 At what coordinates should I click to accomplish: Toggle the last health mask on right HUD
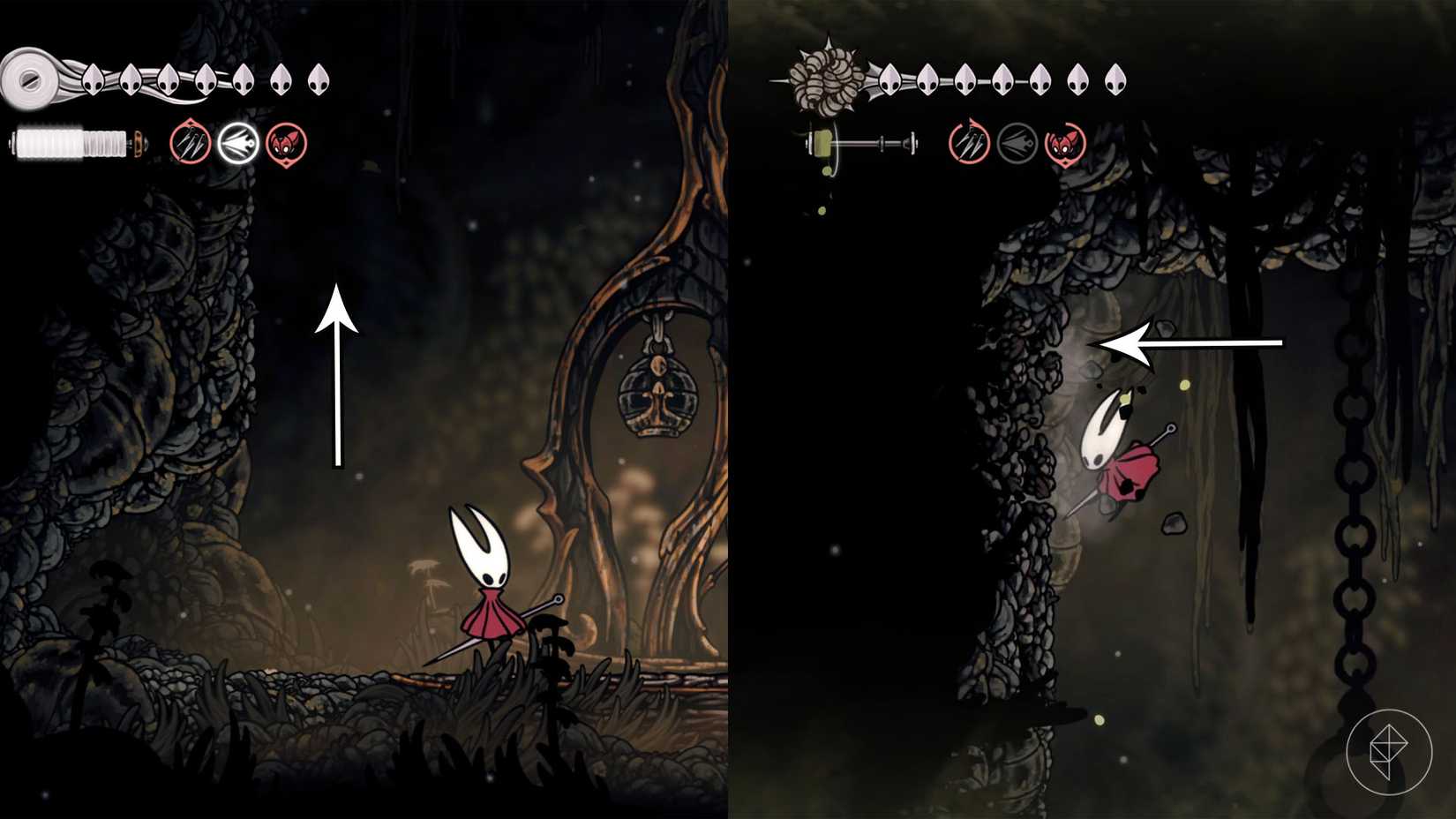1115,79
